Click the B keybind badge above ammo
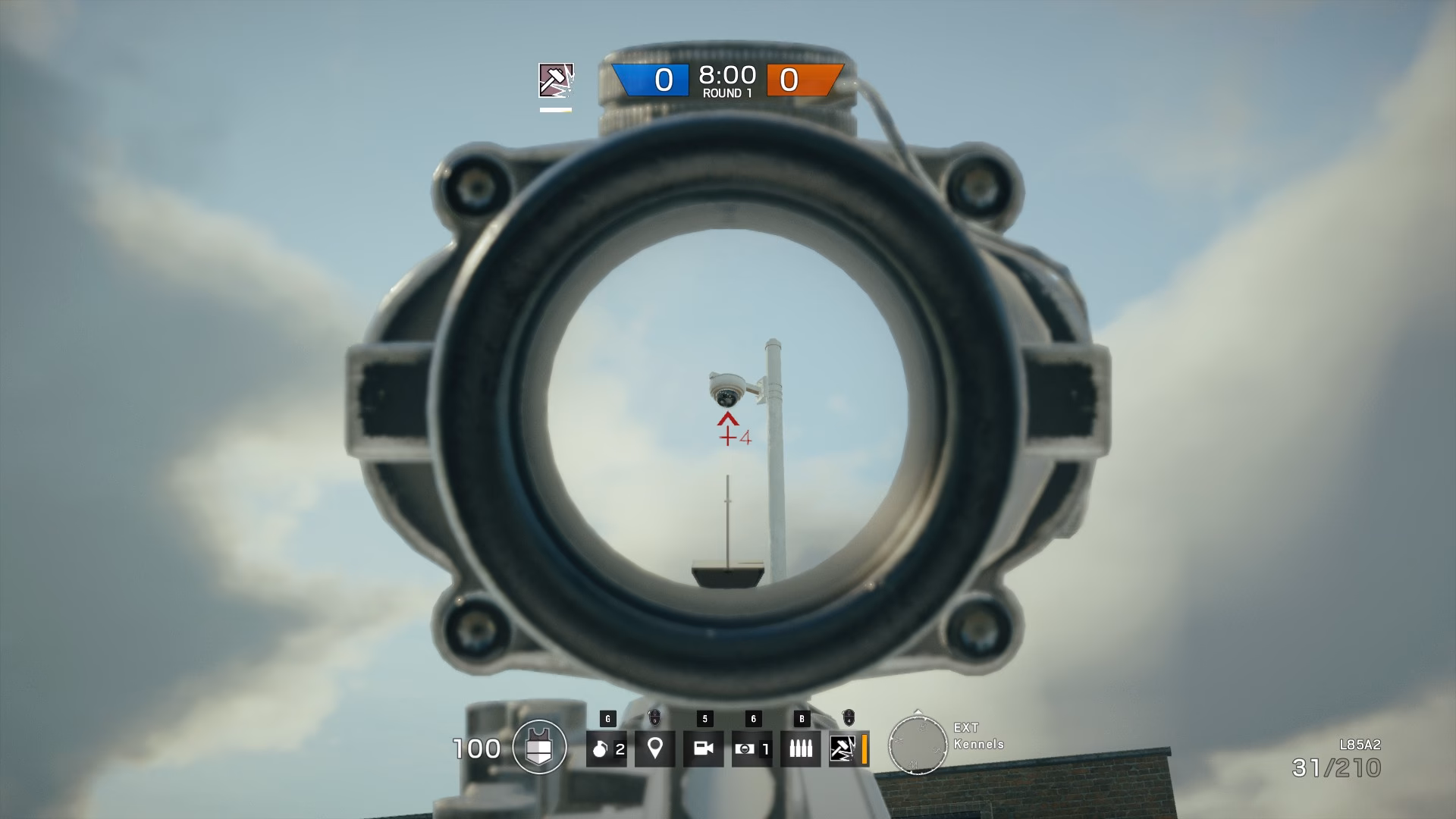Screen dimensions: 1456x819 (802, 718)
